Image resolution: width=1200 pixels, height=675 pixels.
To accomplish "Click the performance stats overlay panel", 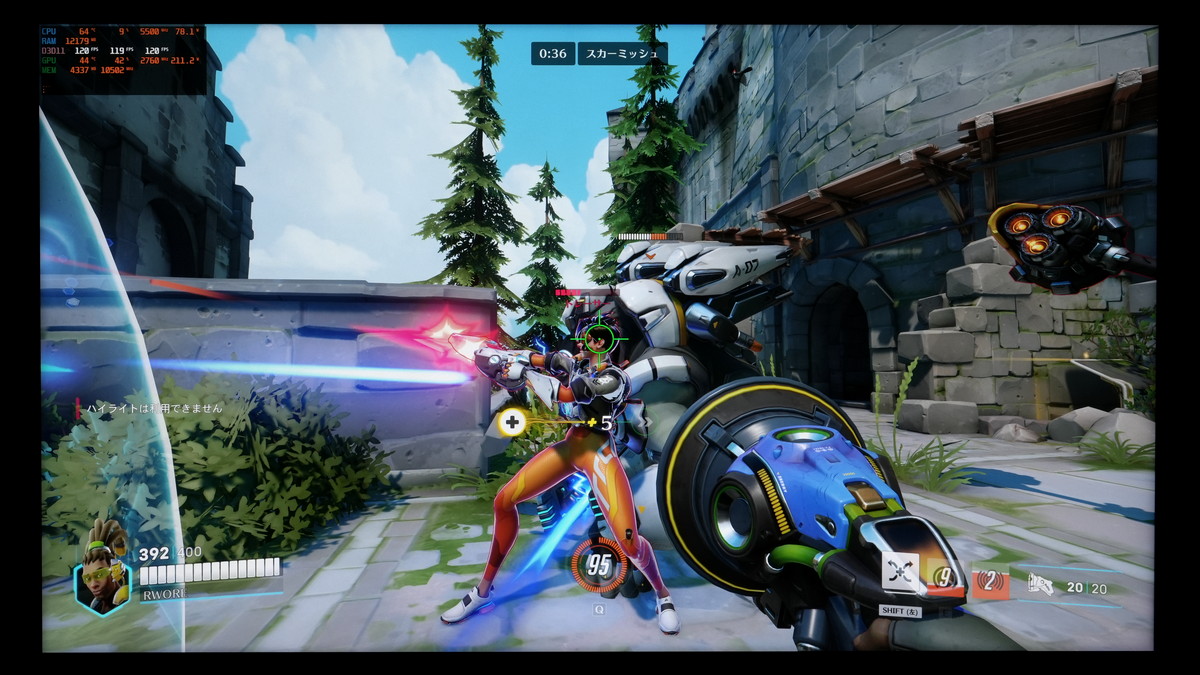I will click(123, 59).
